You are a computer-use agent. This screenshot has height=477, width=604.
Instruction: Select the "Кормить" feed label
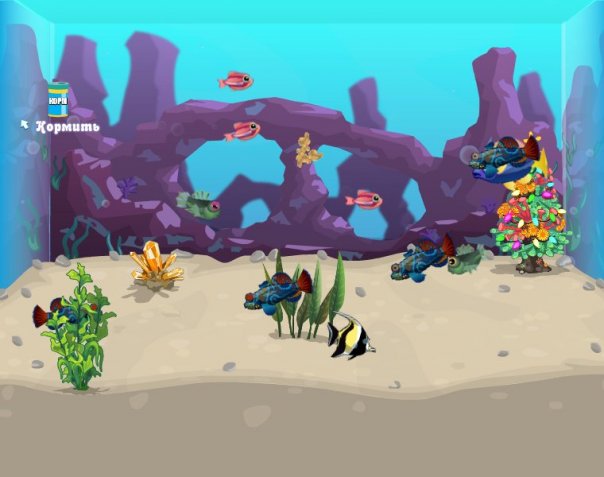click(67, 127)
